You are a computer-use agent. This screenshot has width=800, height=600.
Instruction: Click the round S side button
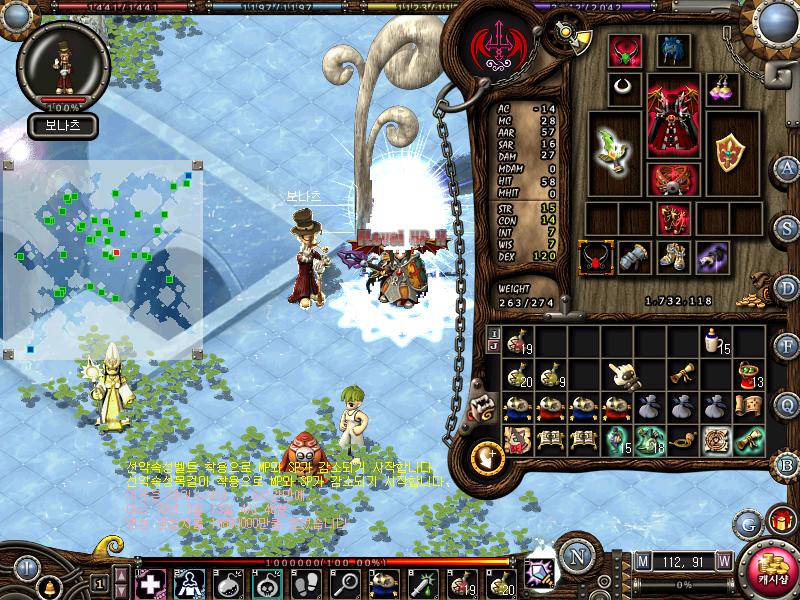coord(786,228)
